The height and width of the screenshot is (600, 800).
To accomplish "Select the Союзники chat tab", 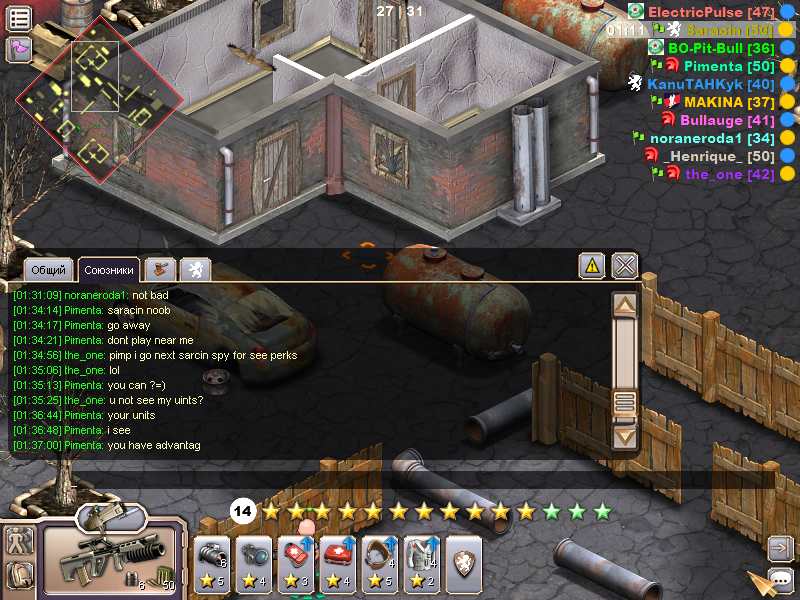I will (x=109, y=270).
